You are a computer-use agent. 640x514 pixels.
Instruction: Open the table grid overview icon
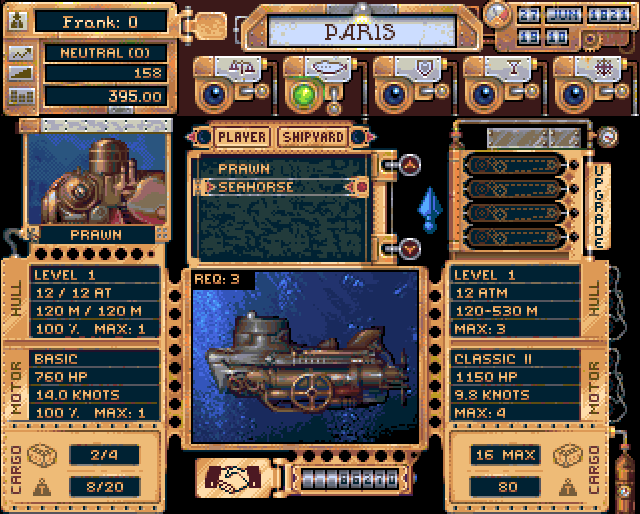(x=20, y=97)
